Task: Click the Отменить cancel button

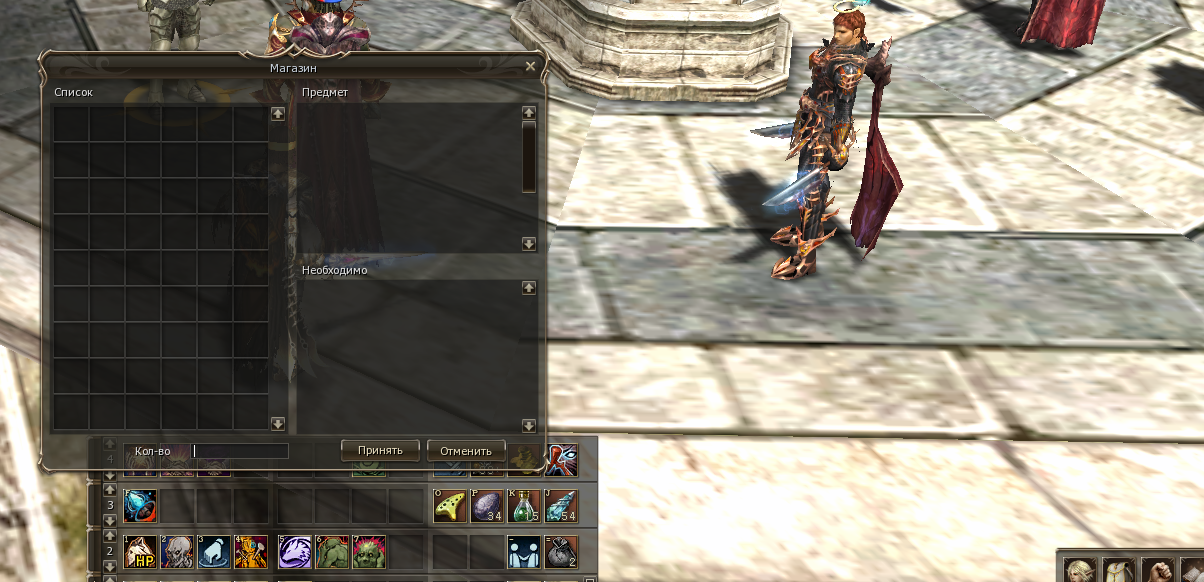Action: [x=466, y=450]
